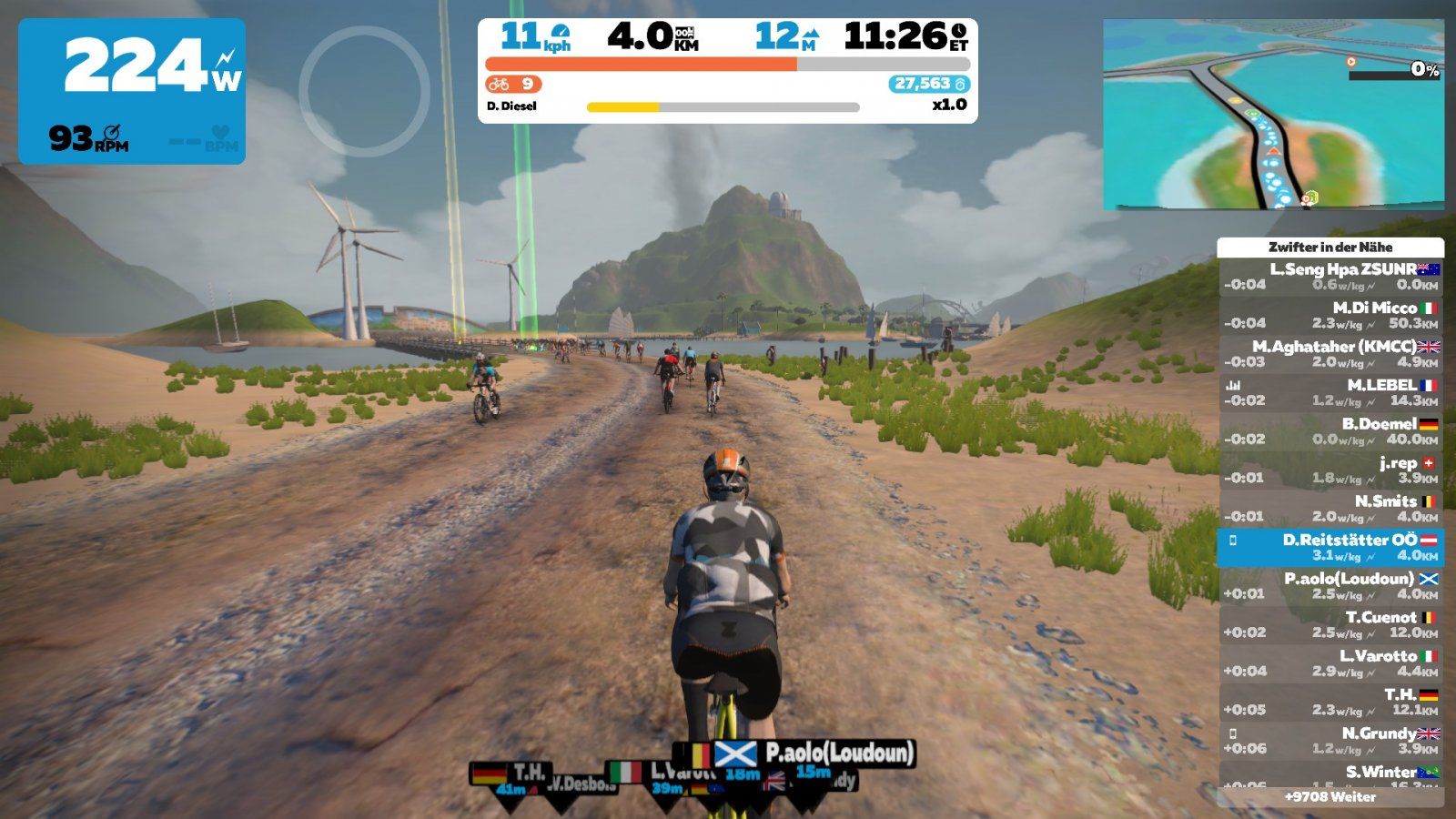1456x819 pixels.
Task: Choose T.Cuenot from the list
Action: point(1330,624)
